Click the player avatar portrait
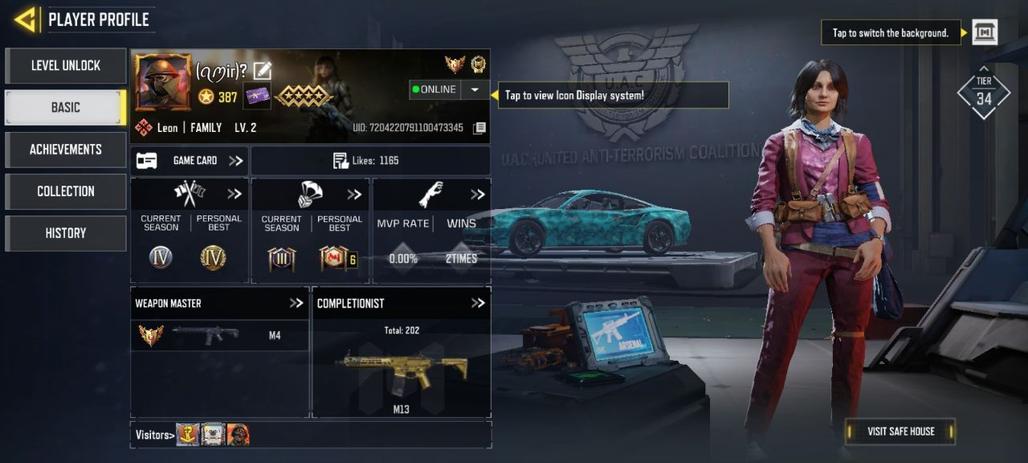 tap(163, 82)
